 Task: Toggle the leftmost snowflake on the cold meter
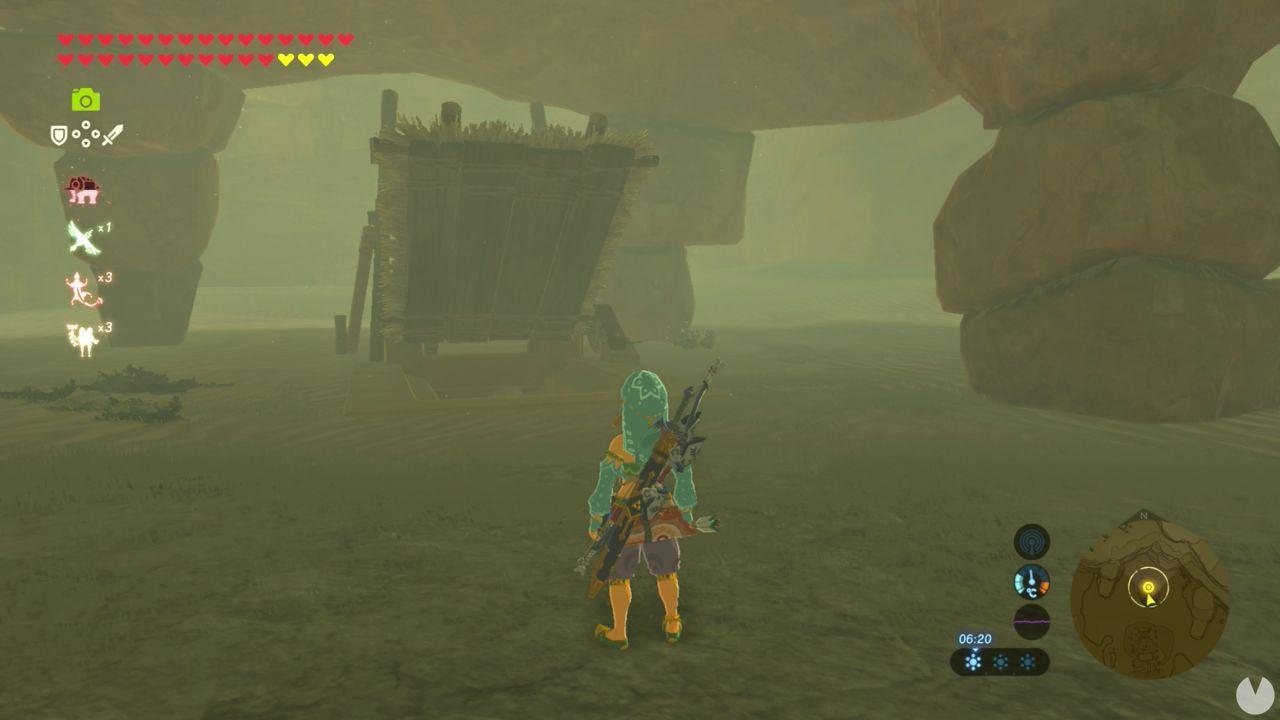971,661
